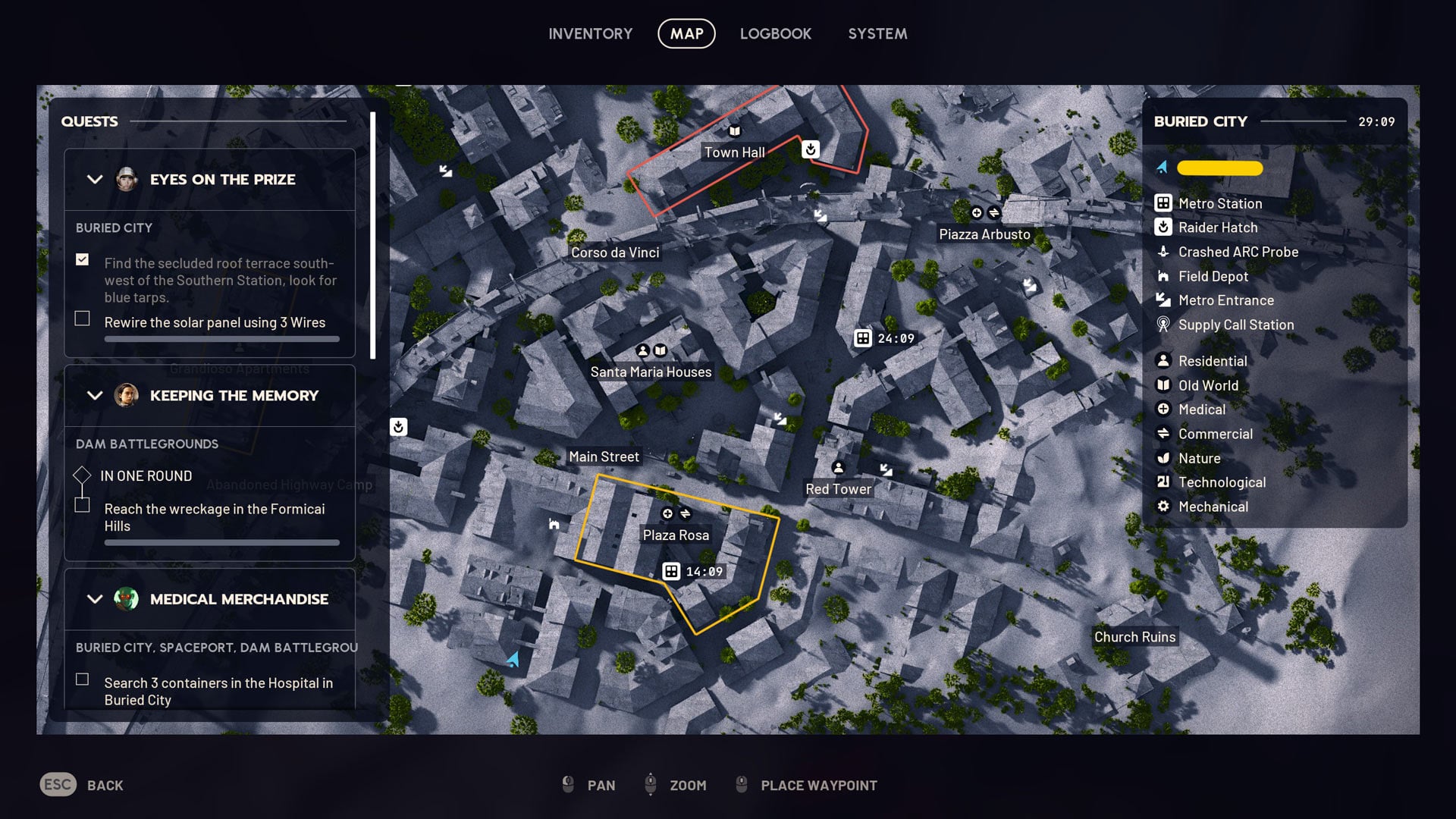The image size is (1456, 819).
Task: Click the Raider Hatch legend icon
Action: pos(1163,227)
